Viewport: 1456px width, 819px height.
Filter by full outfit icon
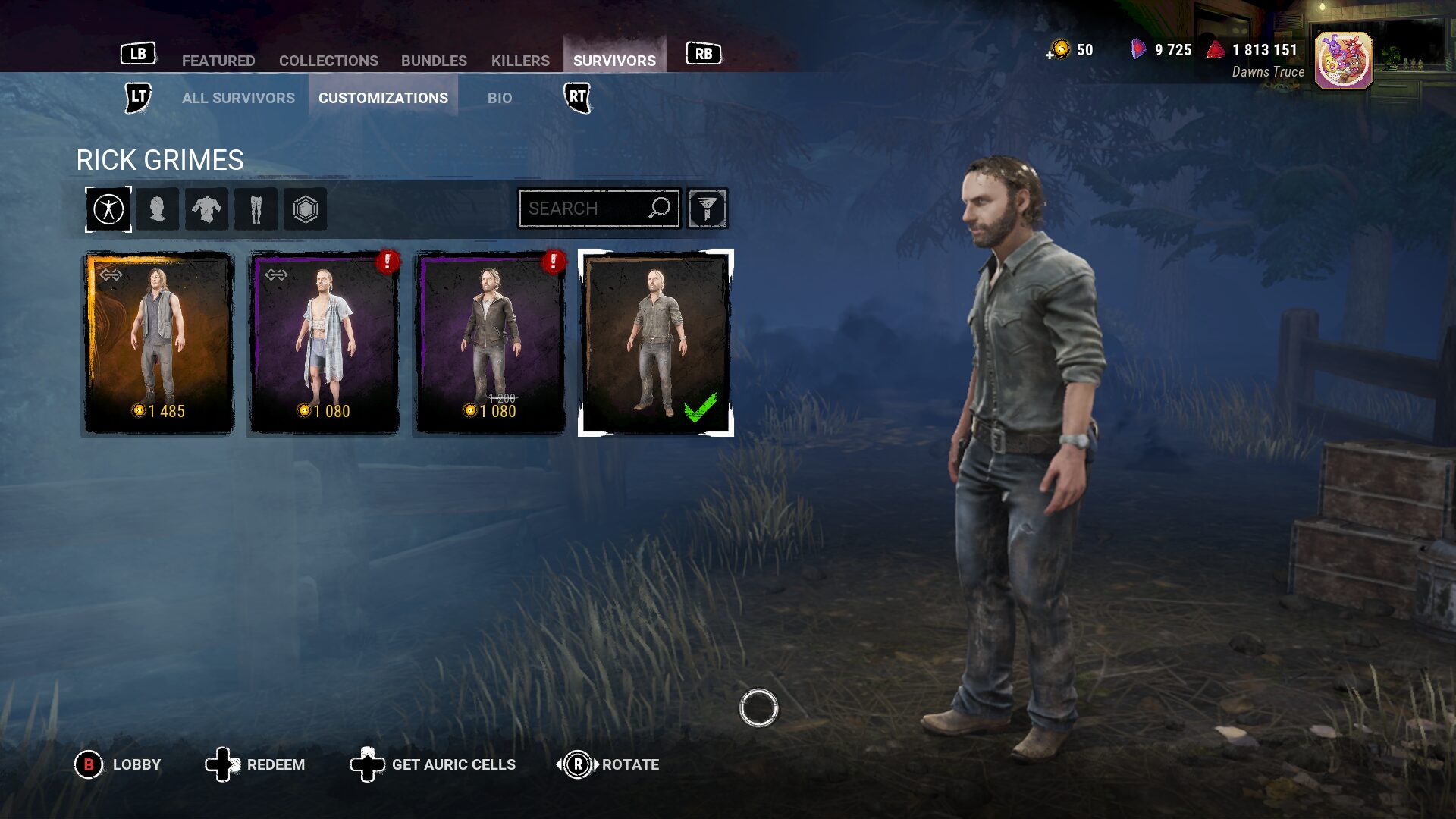(x=108, y=209)
